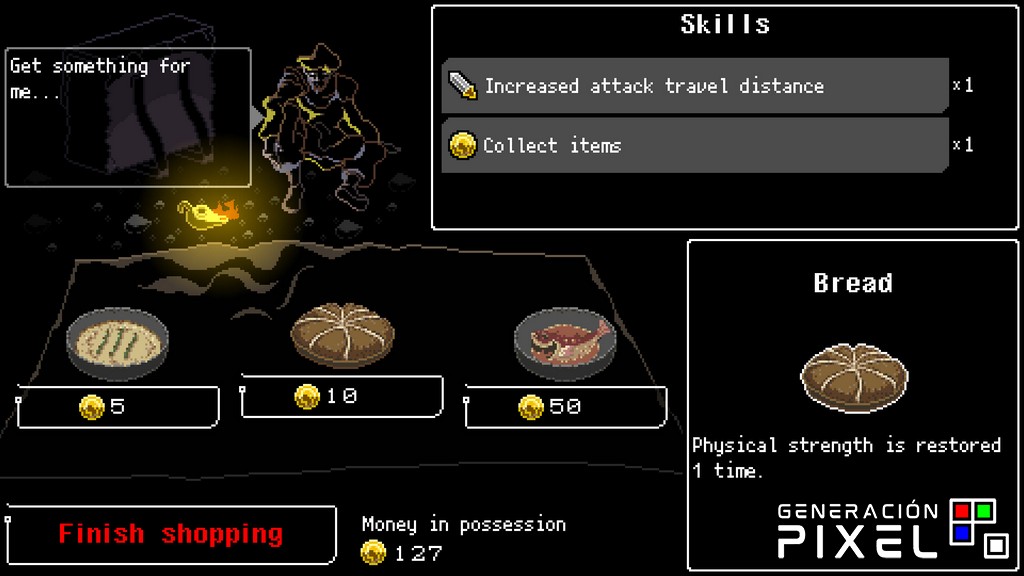Screen dimensions: 1024x576
Task: Buy the item priced at 5 coins
Action: pyautogui.click(x=118, y=407)
